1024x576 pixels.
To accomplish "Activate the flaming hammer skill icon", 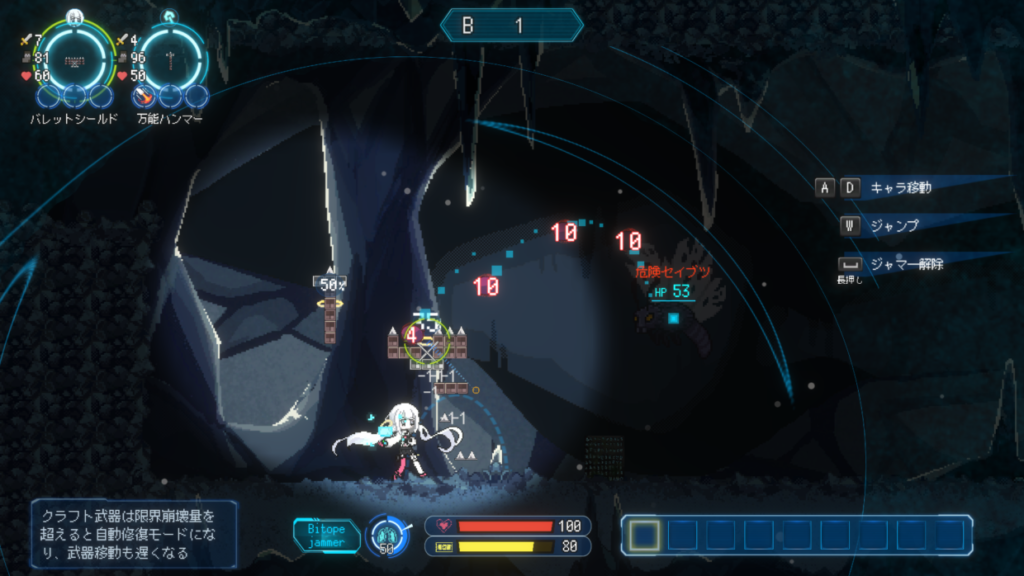I will [x=146, y=97].
